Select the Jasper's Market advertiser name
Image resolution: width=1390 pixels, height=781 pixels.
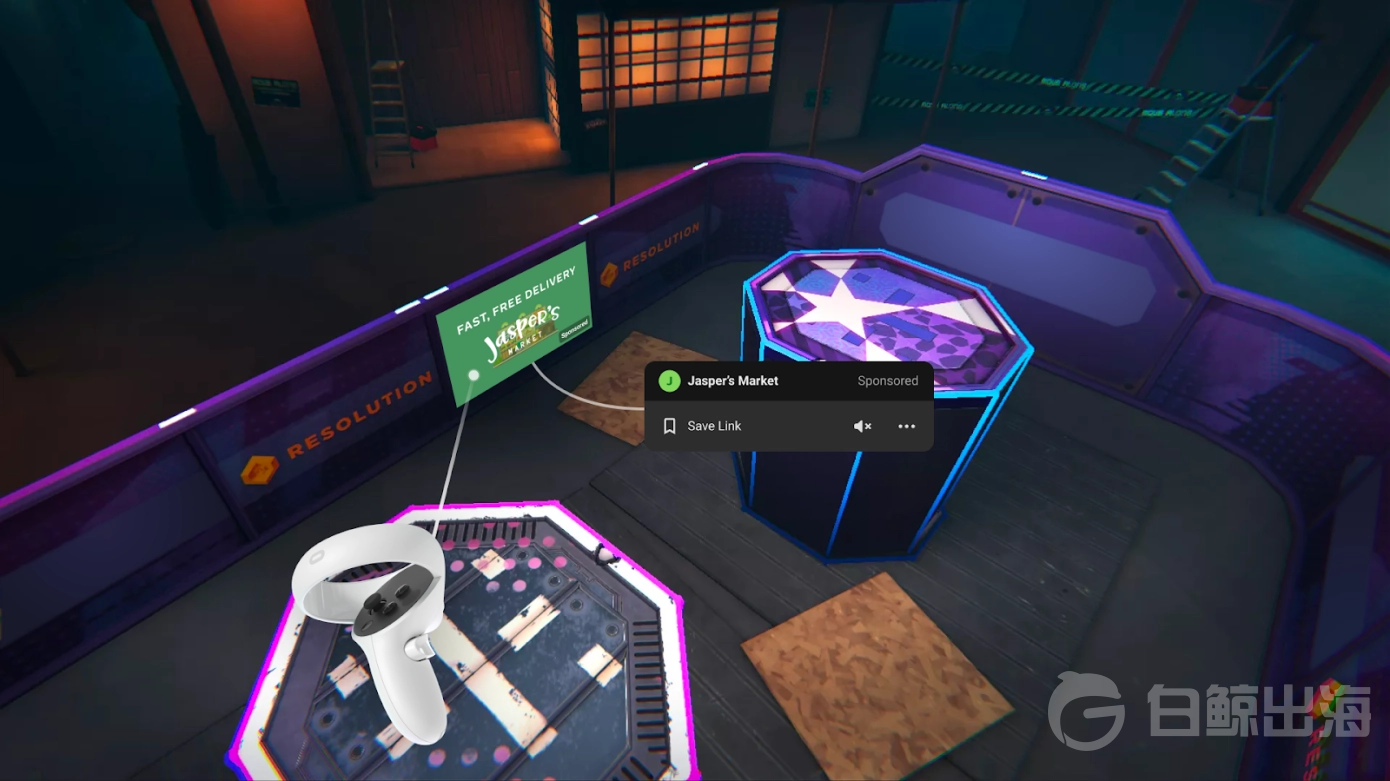[732, 381]
